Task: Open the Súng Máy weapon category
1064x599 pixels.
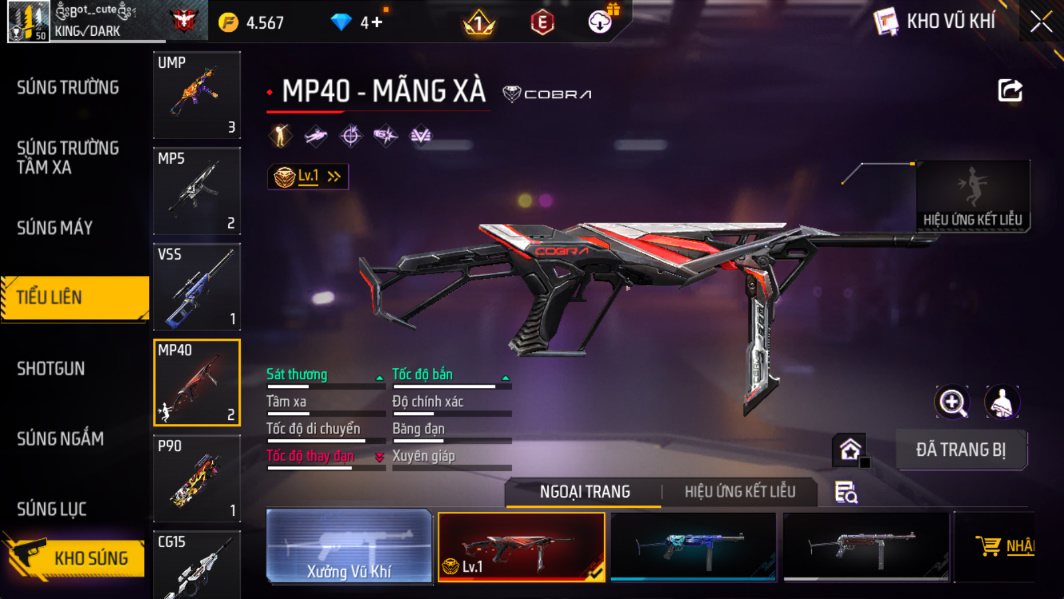Action: [x=55, y=228]
